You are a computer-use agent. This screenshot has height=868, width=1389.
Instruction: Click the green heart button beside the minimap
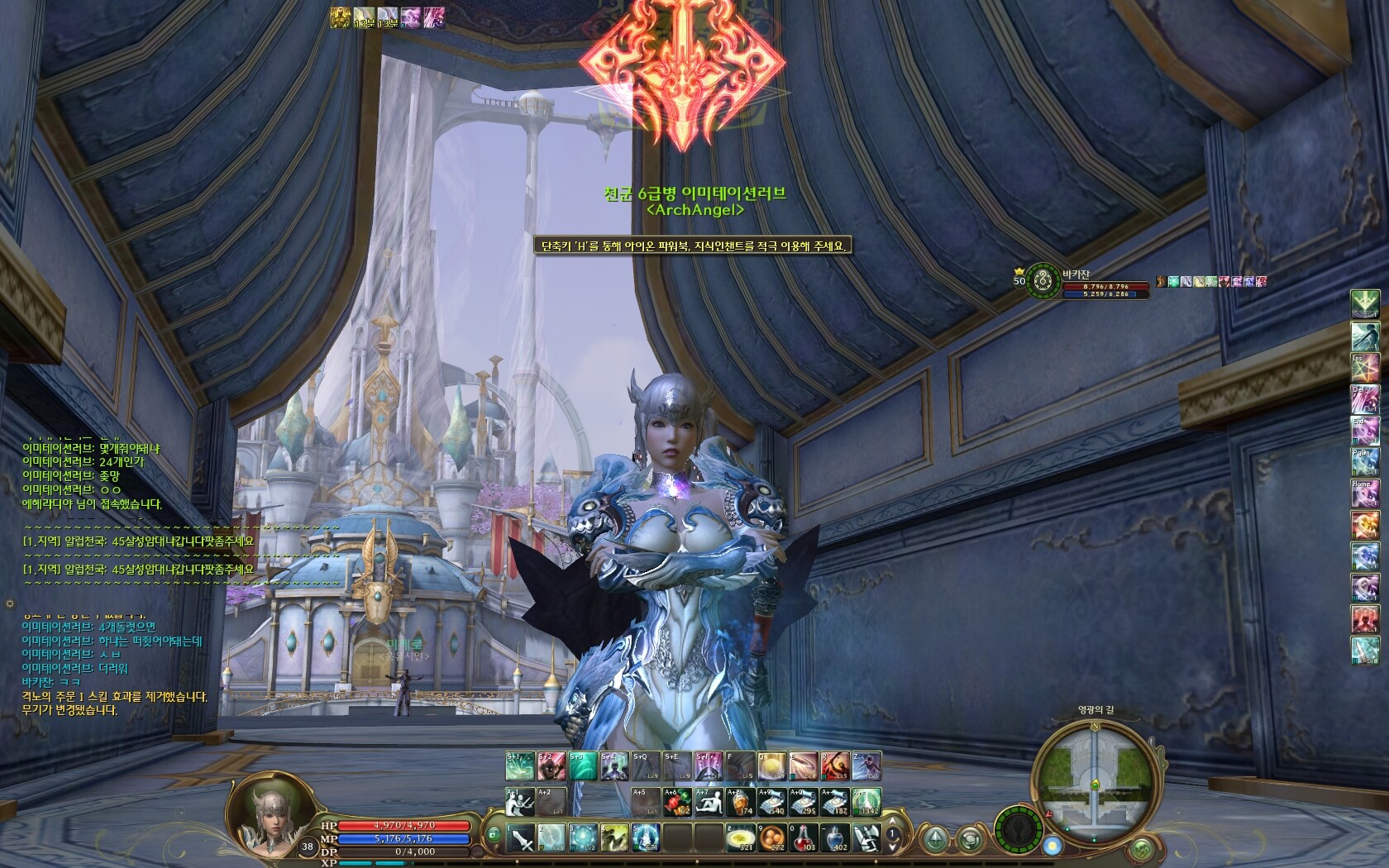pos(1141,847)
